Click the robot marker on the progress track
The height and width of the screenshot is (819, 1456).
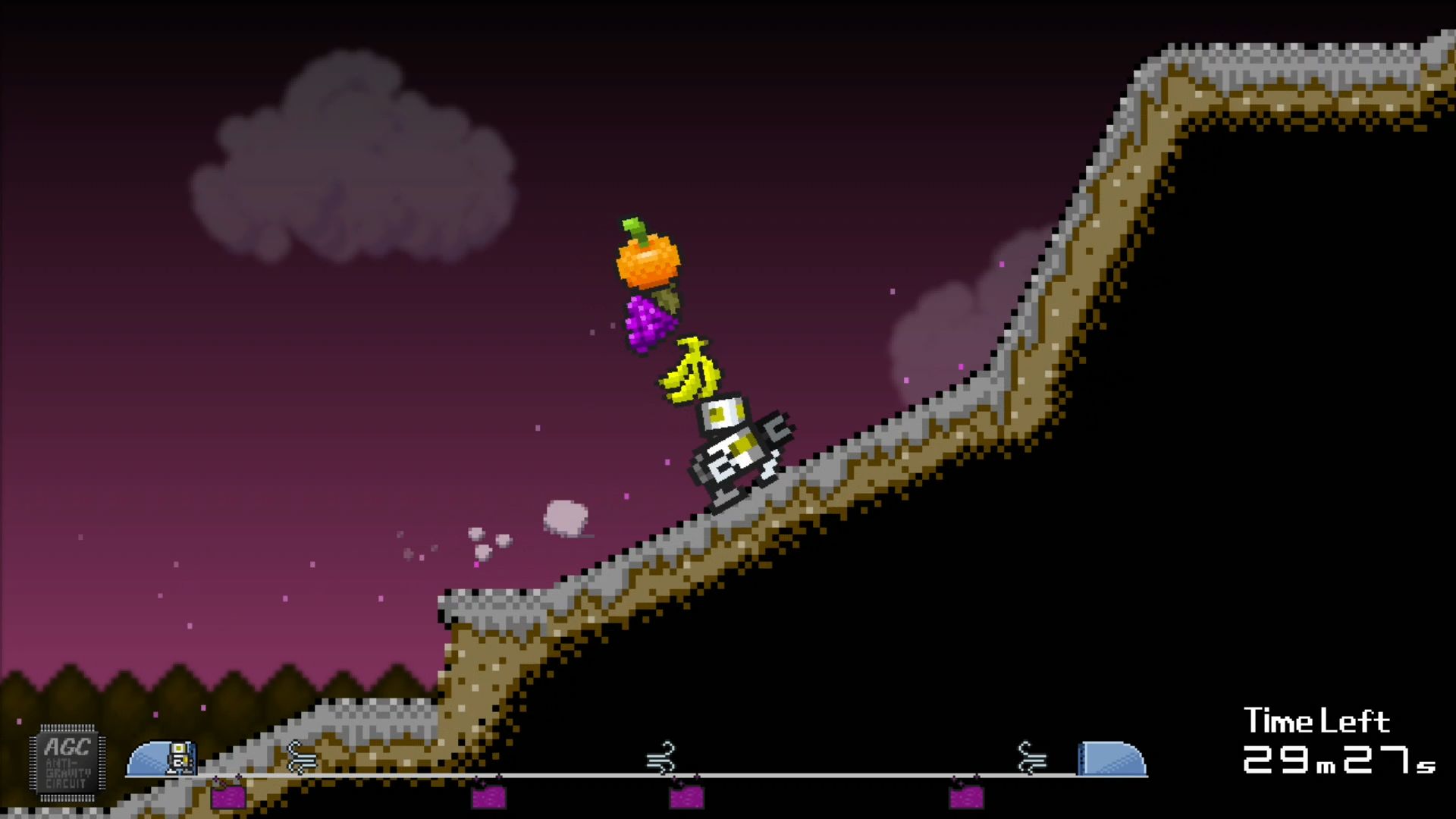[x=180, y=758]
